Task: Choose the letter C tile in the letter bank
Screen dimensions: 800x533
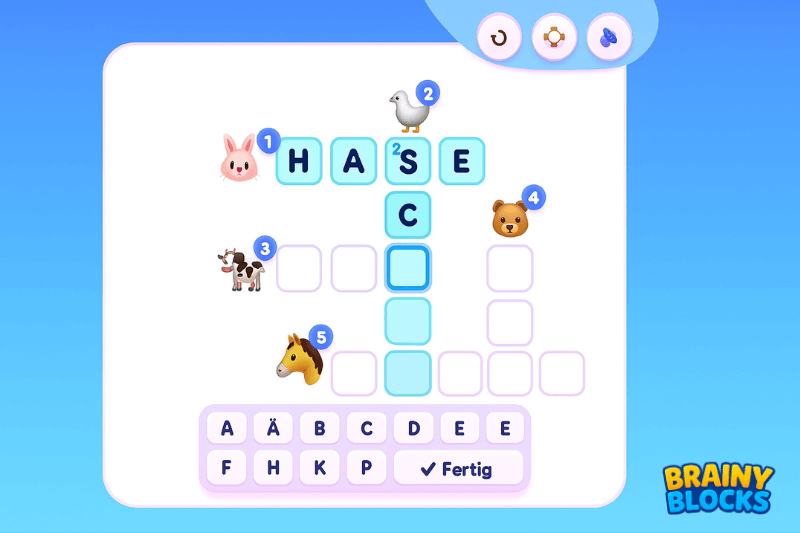Action: coord(366,429)
